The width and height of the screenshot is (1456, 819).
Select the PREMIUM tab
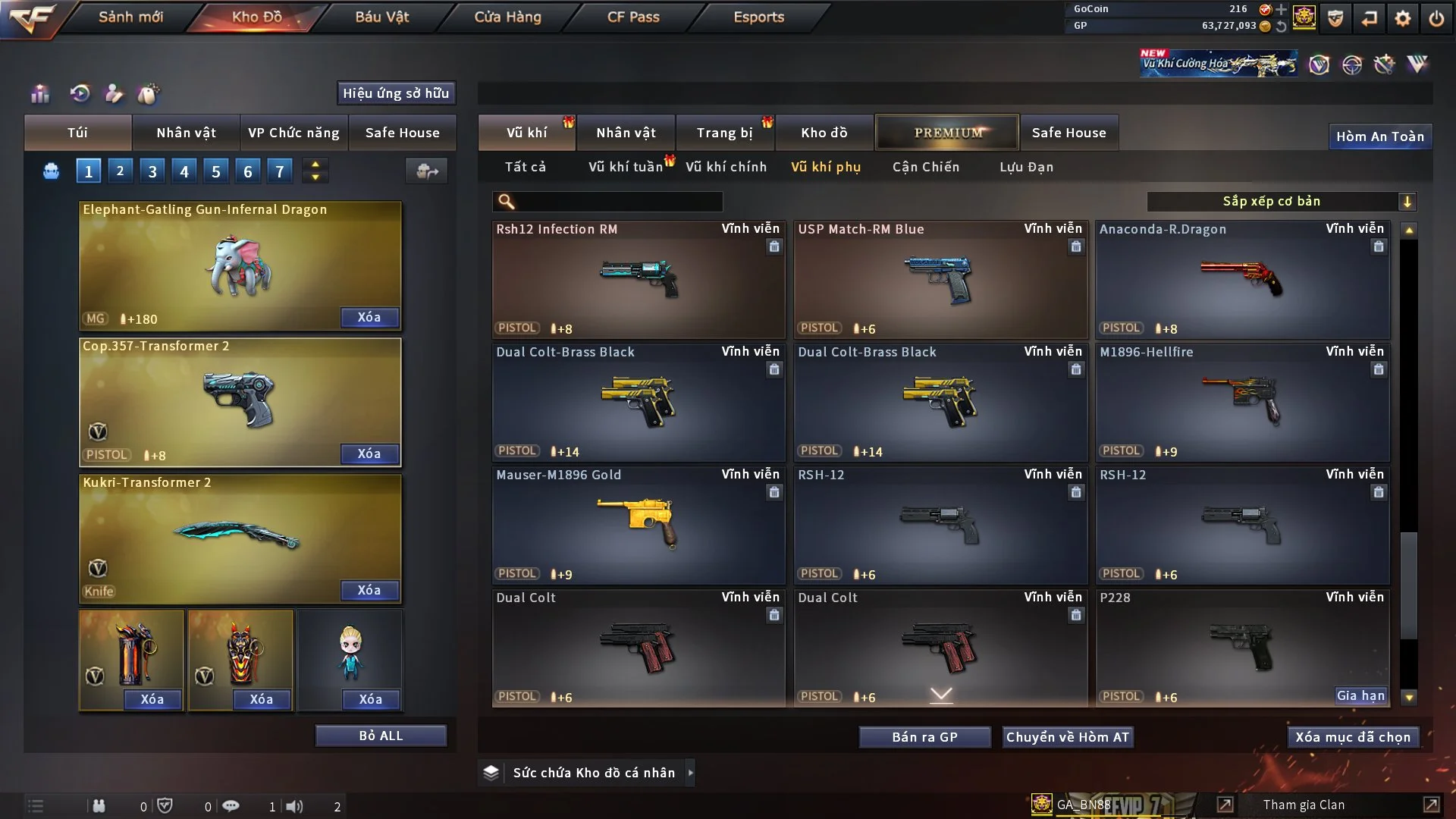[947, 133]
